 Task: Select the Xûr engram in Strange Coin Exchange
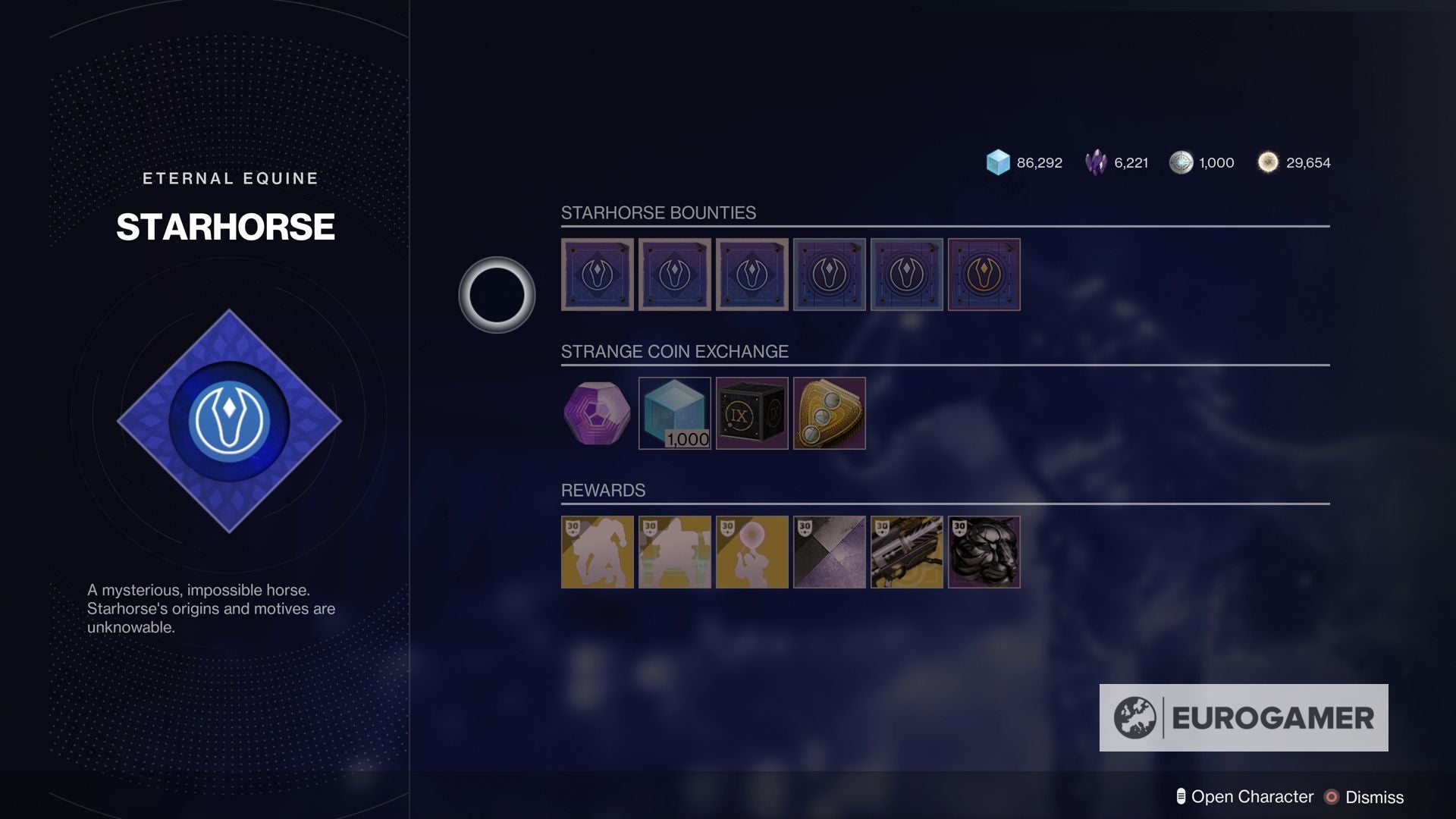tap(597, 413)
